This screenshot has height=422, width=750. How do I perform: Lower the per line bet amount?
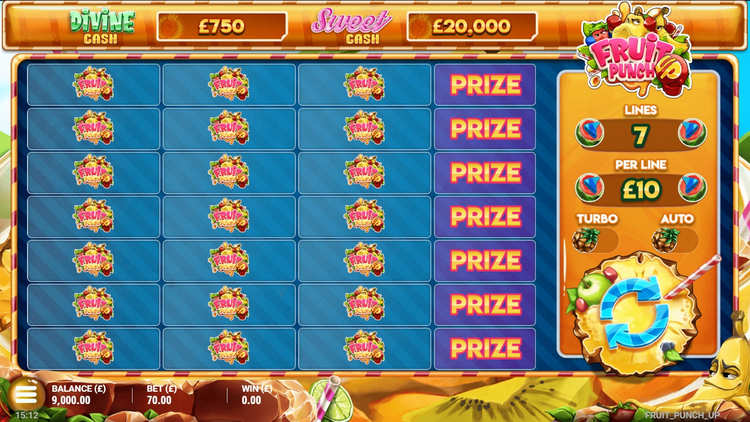591,187
